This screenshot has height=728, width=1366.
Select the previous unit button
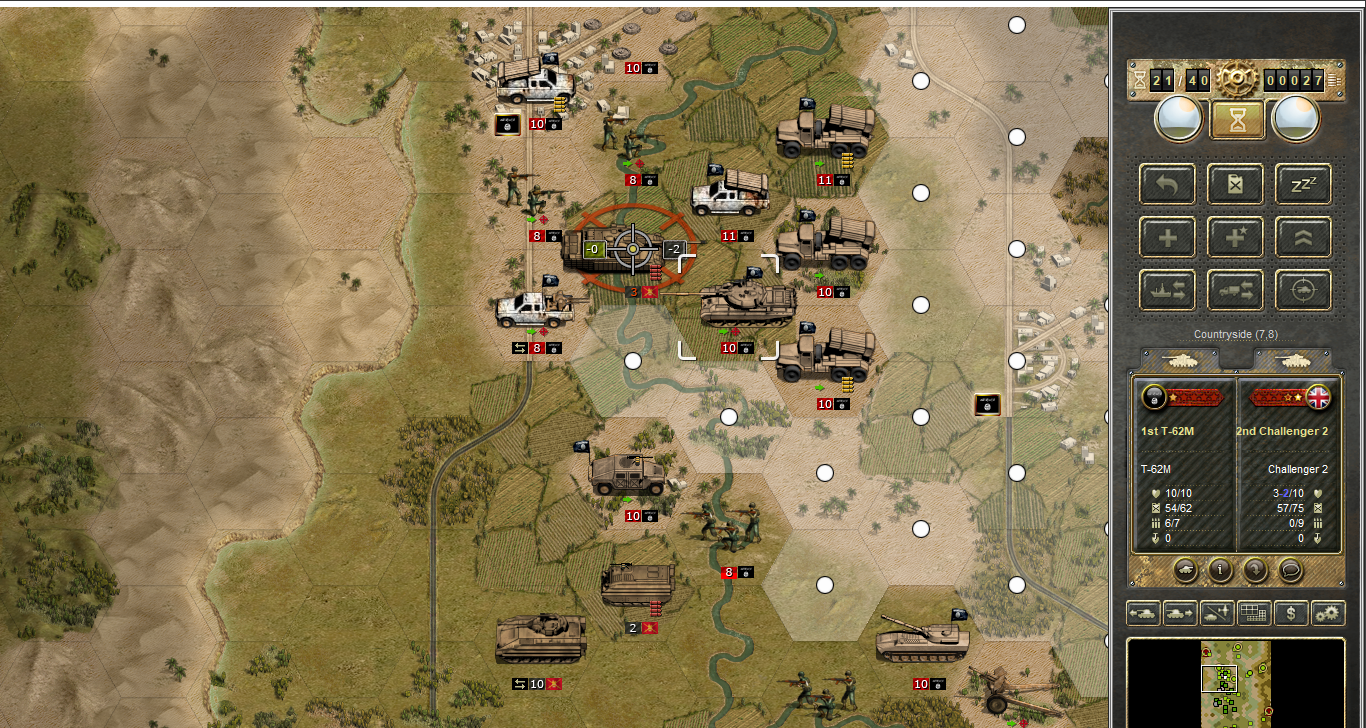click(1143, 612)
